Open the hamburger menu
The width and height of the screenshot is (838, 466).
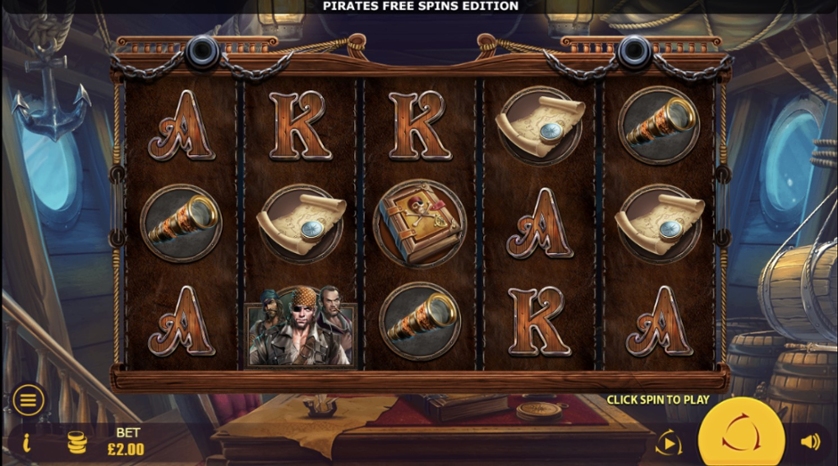pyautogui.click(x=28, y=400)
